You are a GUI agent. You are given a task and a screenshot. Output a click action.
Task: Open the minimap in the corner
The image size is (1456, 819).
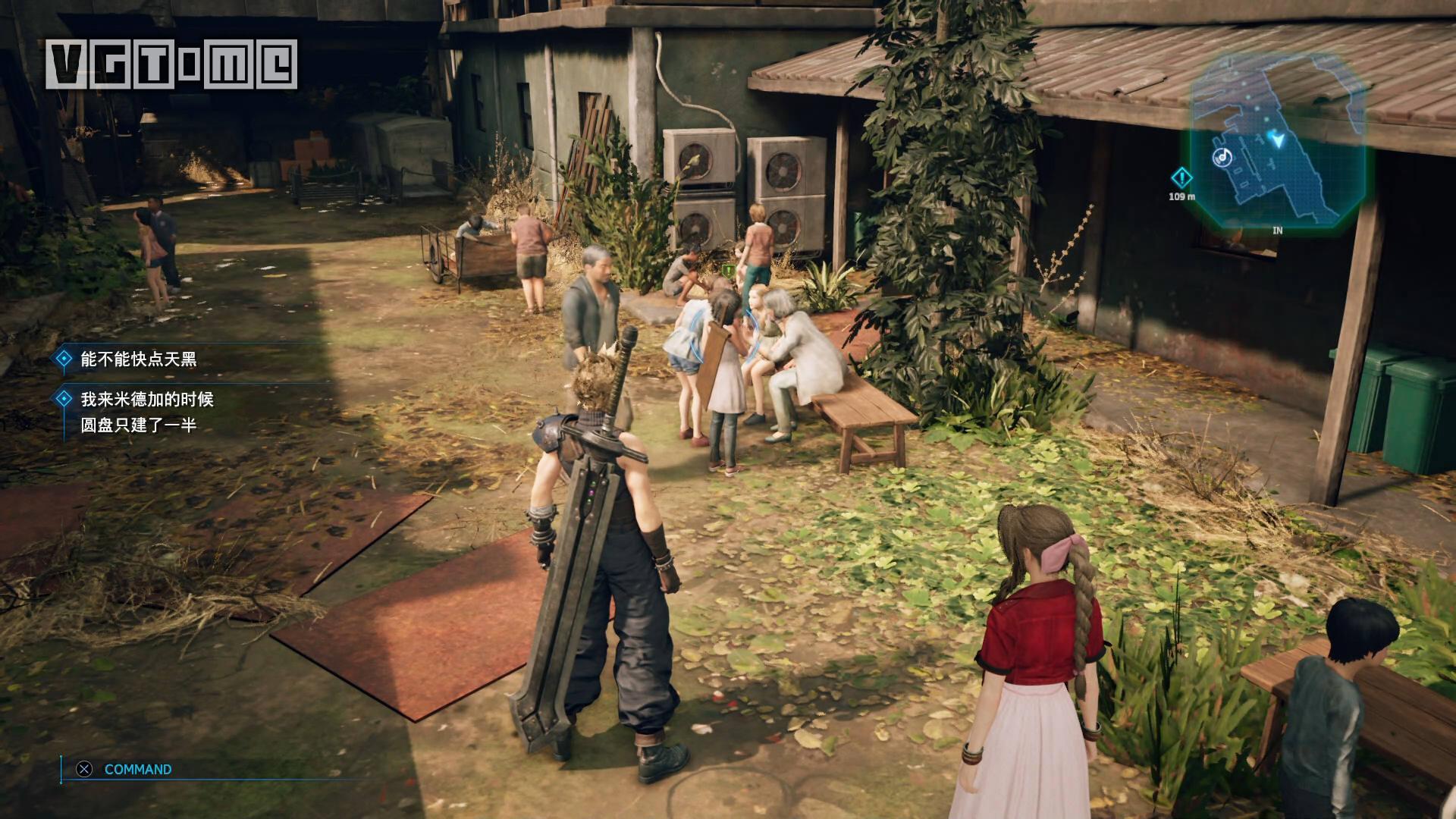pos(1278,144)
